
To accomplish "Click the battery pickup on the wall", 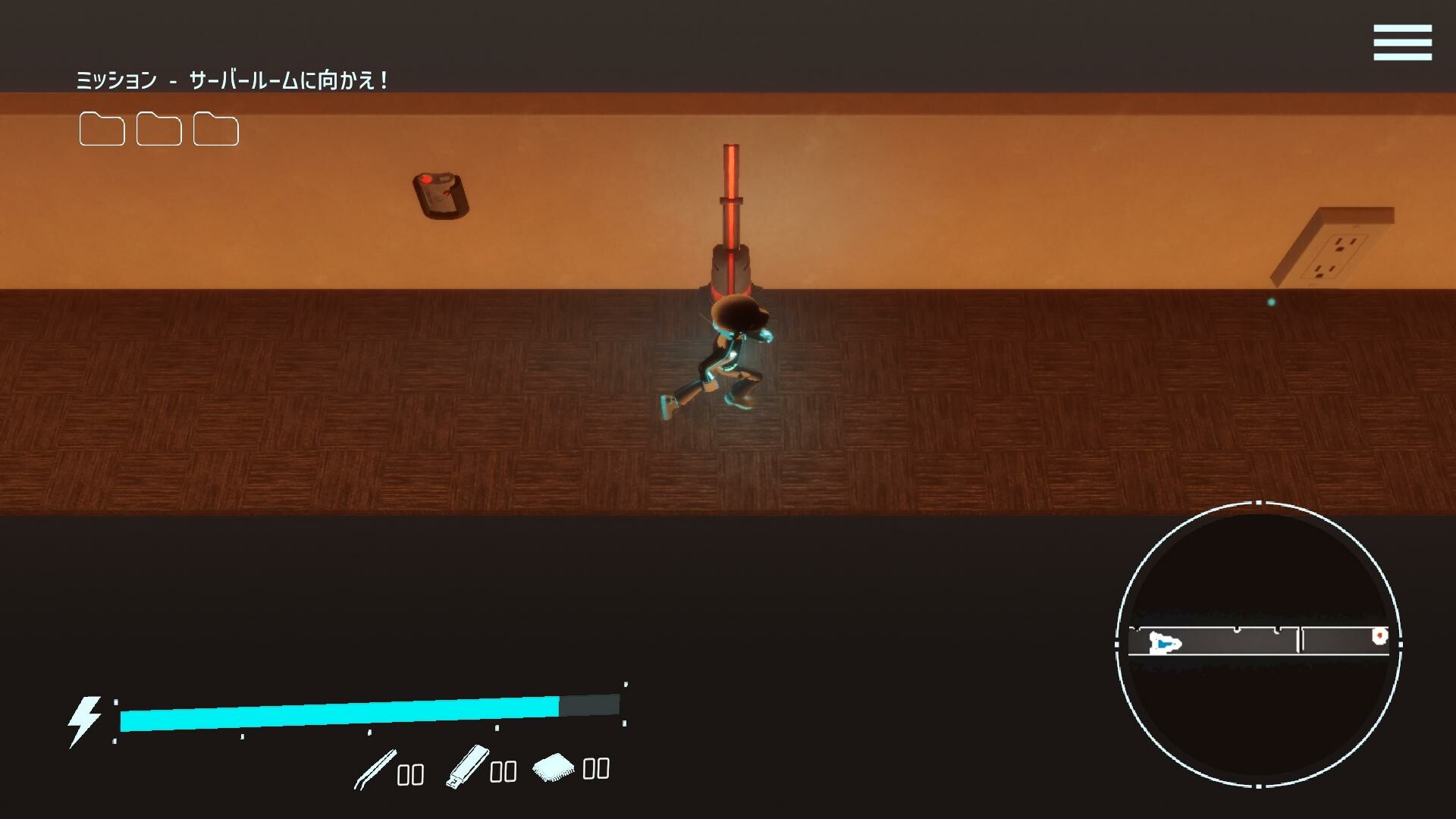I will (438, 193).
